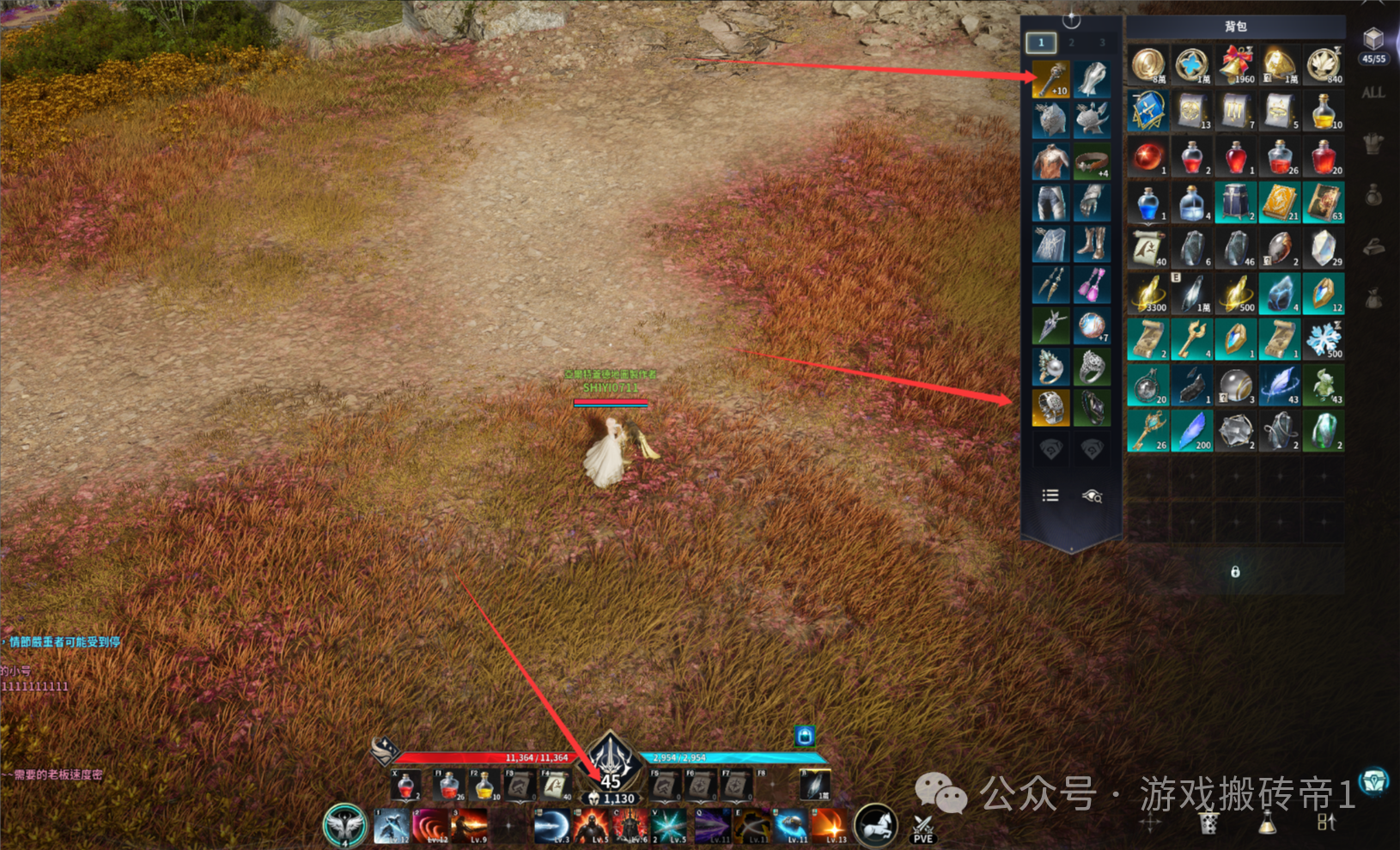1400x850 pixels.
Task: Click the belt slot marked +4
Action: (1092, 161)
